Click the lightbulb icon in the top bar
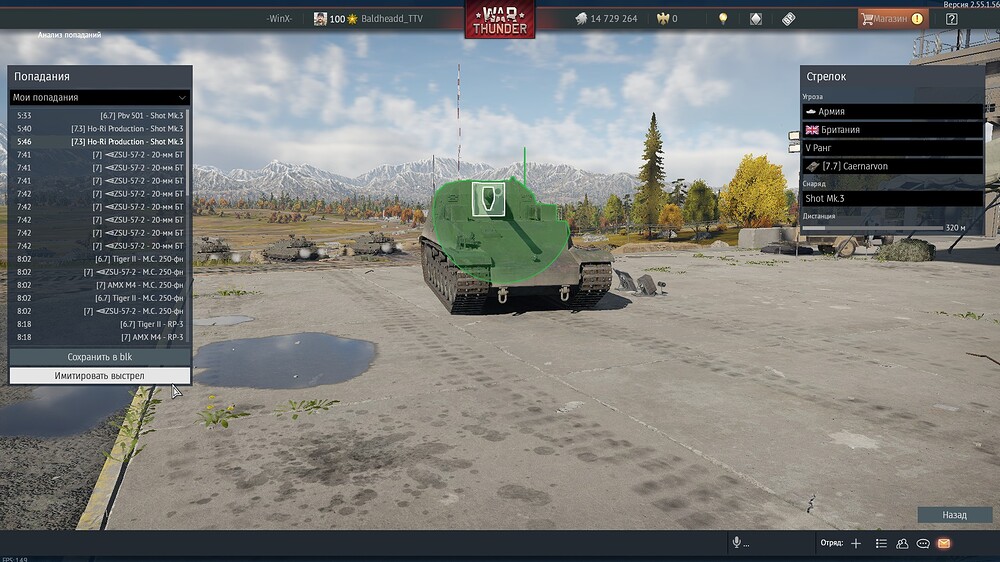Screen dimensions: 1000x562 tap(723, 18)
